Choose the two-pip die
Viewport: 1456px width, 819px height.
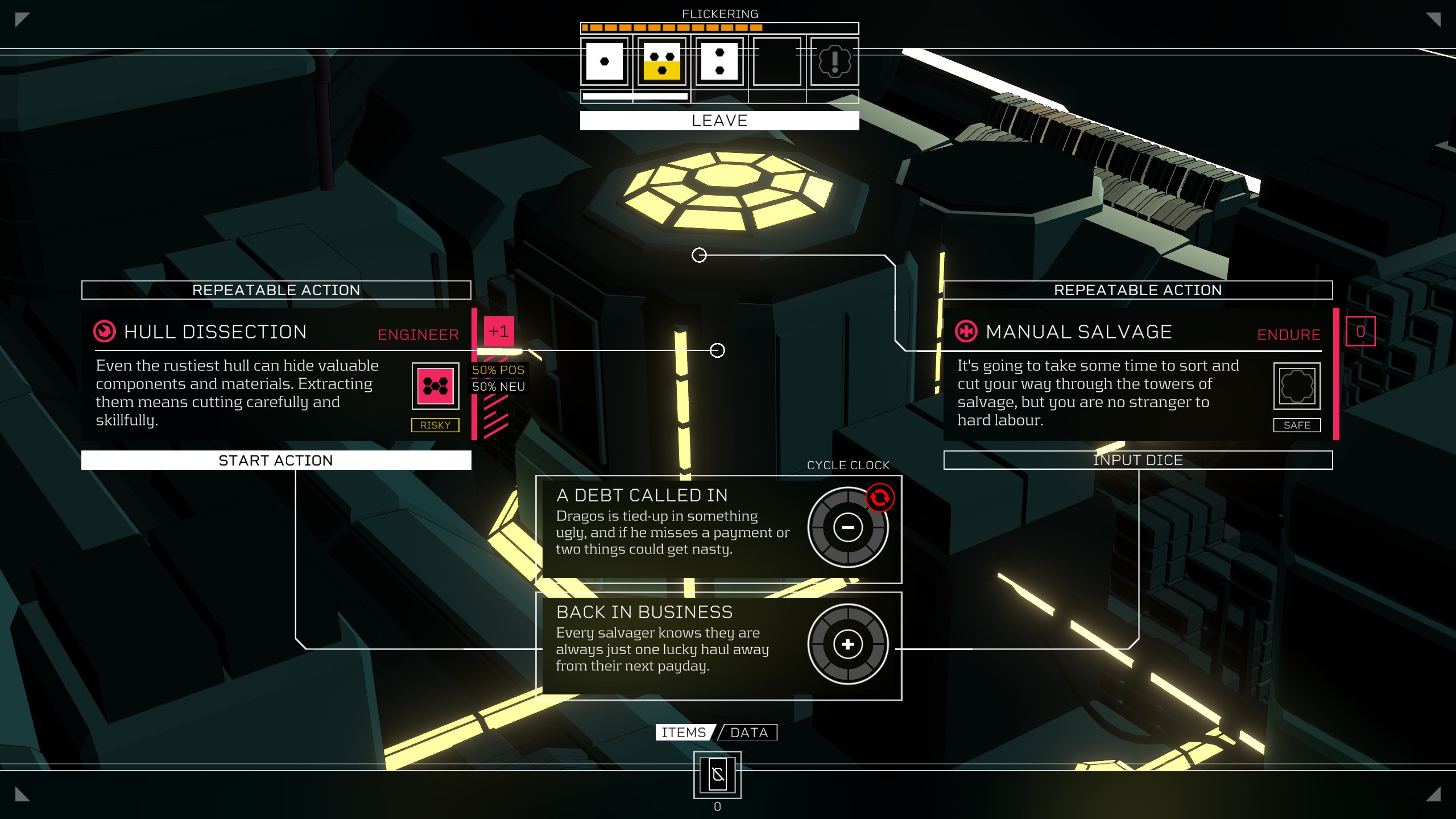(x=719, y=61)
